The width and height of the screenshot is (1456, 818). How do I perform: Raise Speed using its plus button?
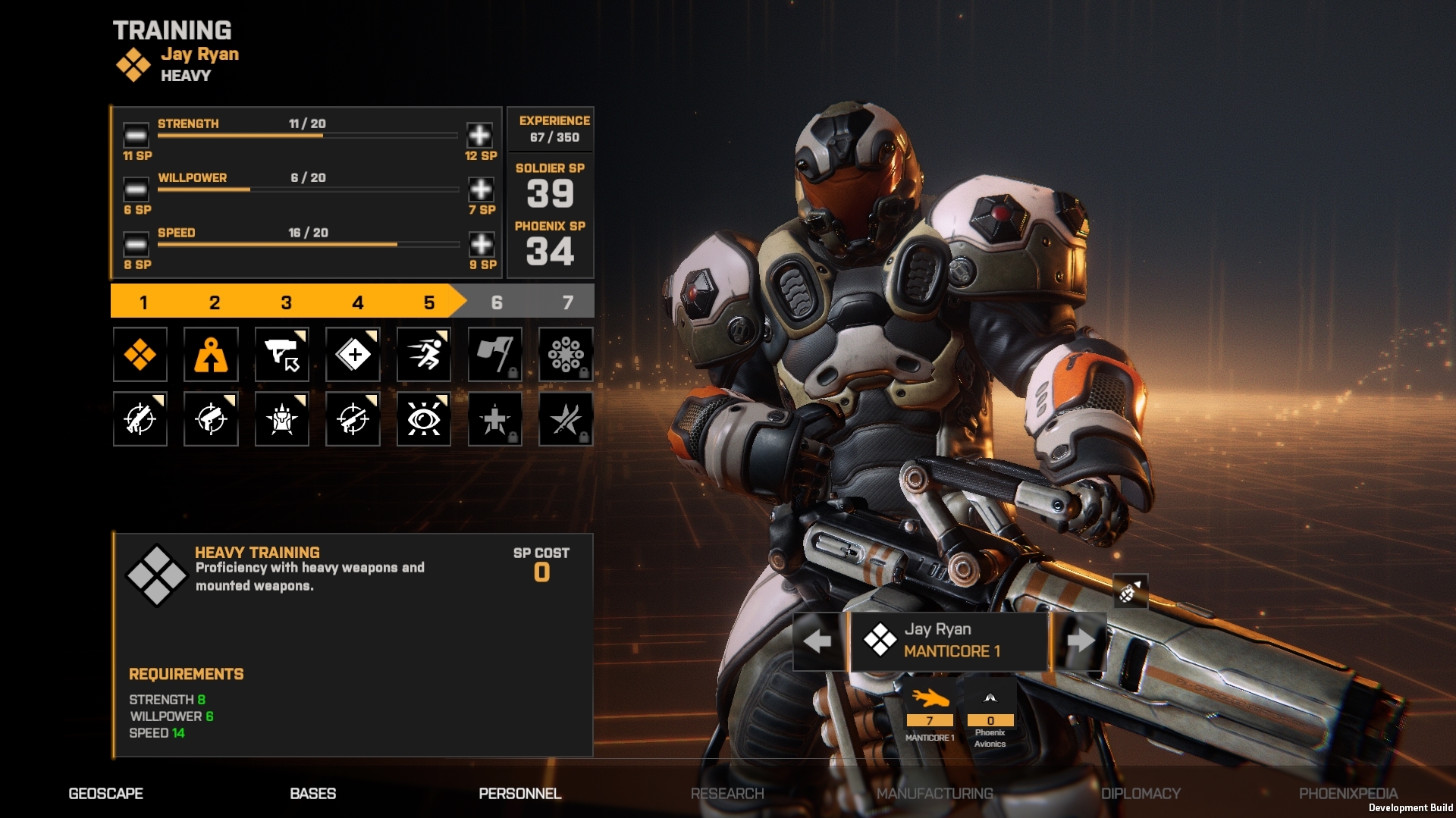click(x=482, y=244)
